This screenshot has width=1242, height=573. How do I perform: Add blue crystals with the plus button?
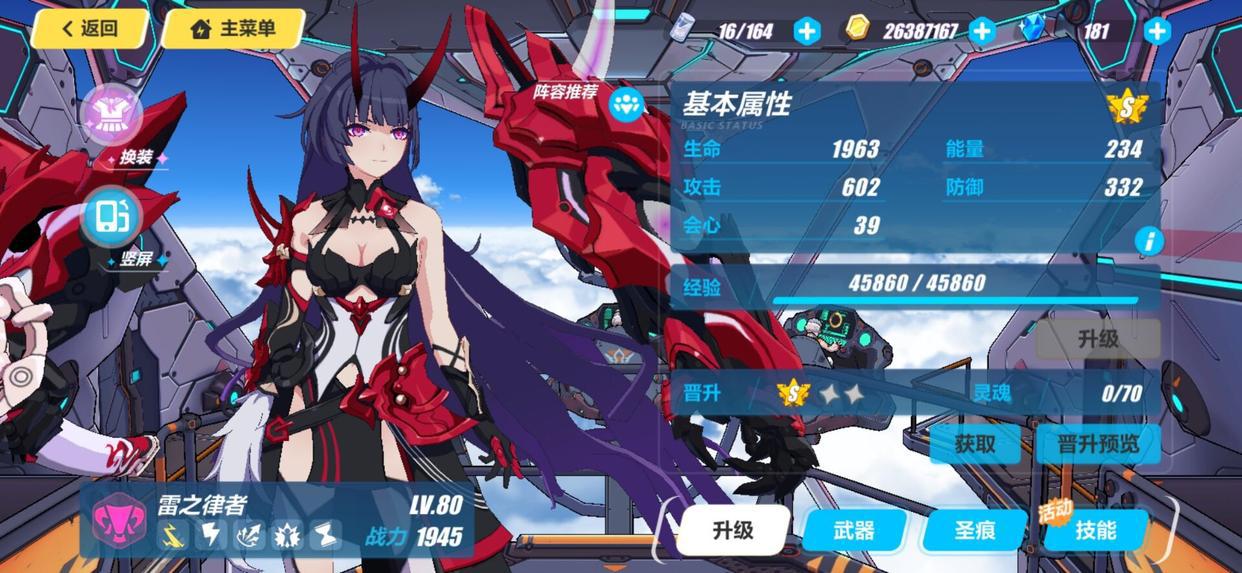[1157, 31]
